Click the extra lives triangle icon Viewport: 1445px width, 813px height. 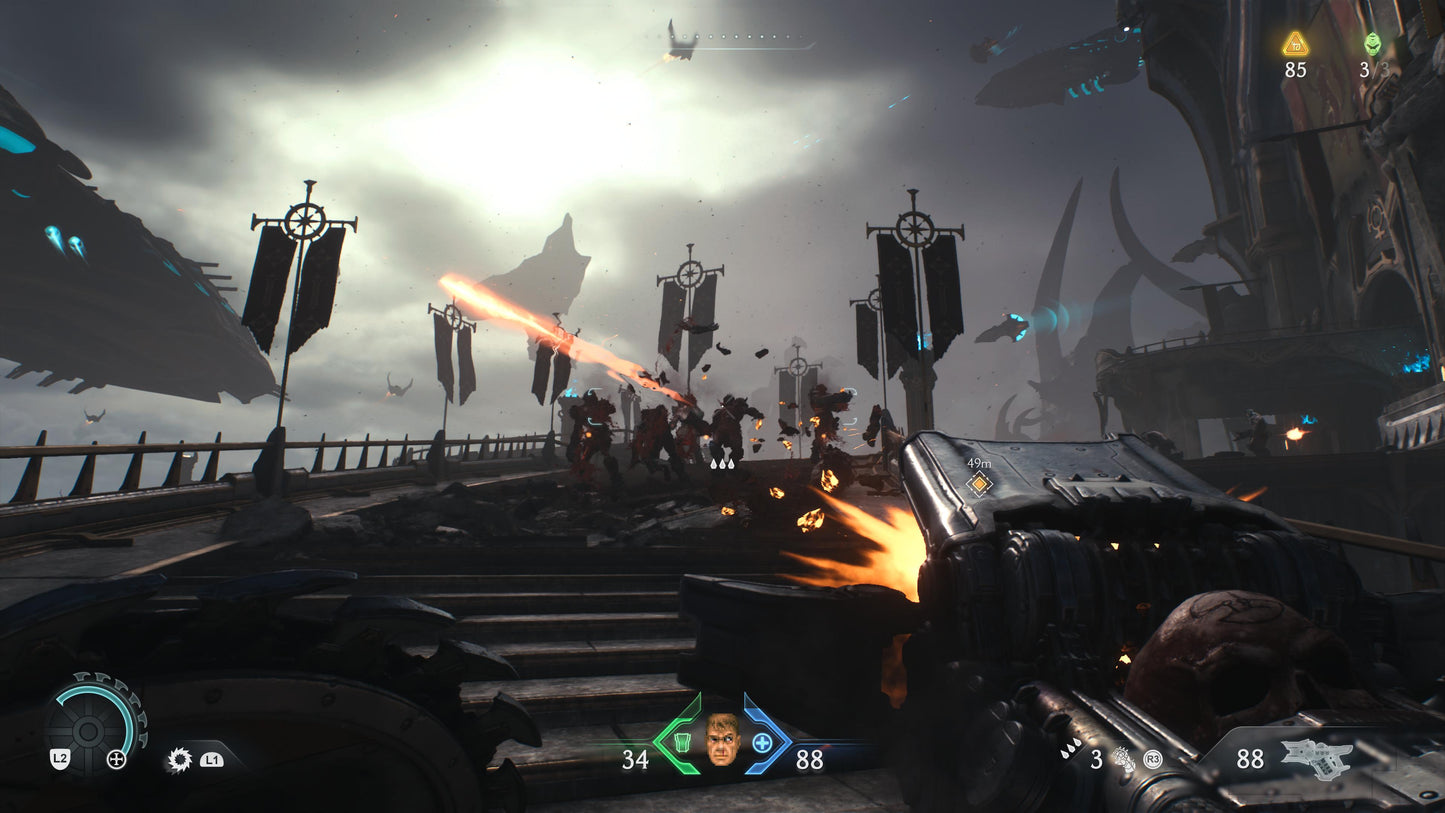(x=1295, y=44)
